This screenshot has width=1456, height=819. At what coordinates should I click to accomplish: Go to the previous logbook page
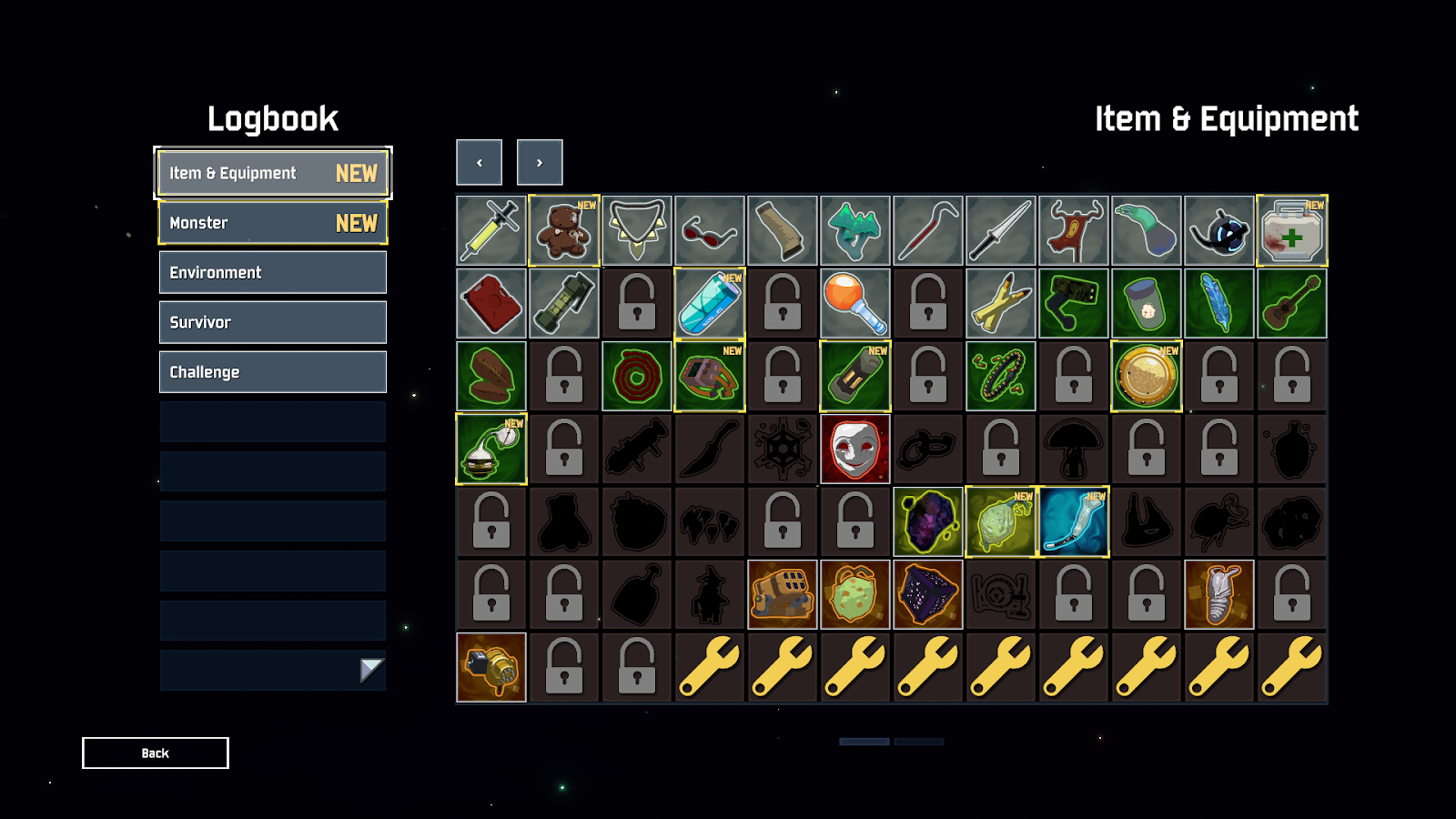tap(480, 163)
